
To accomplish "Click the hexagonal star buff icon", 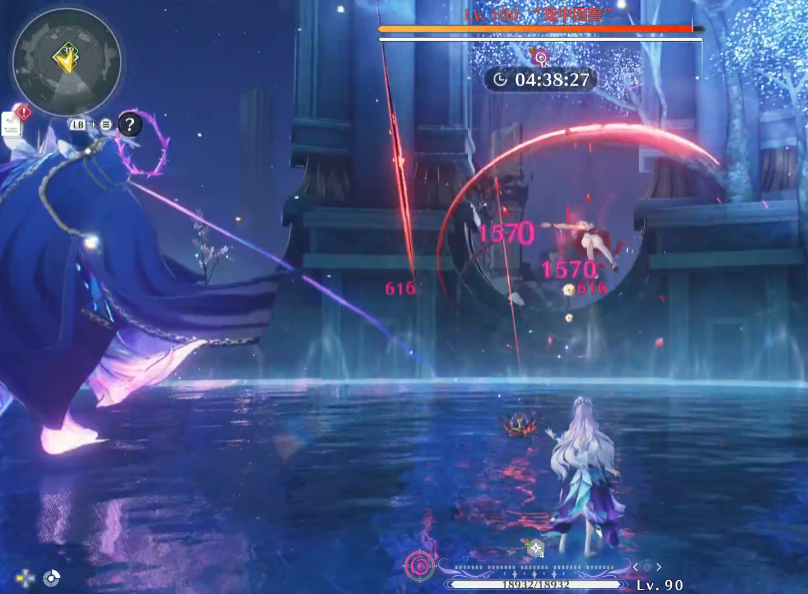I will click(x=536, y=548).
